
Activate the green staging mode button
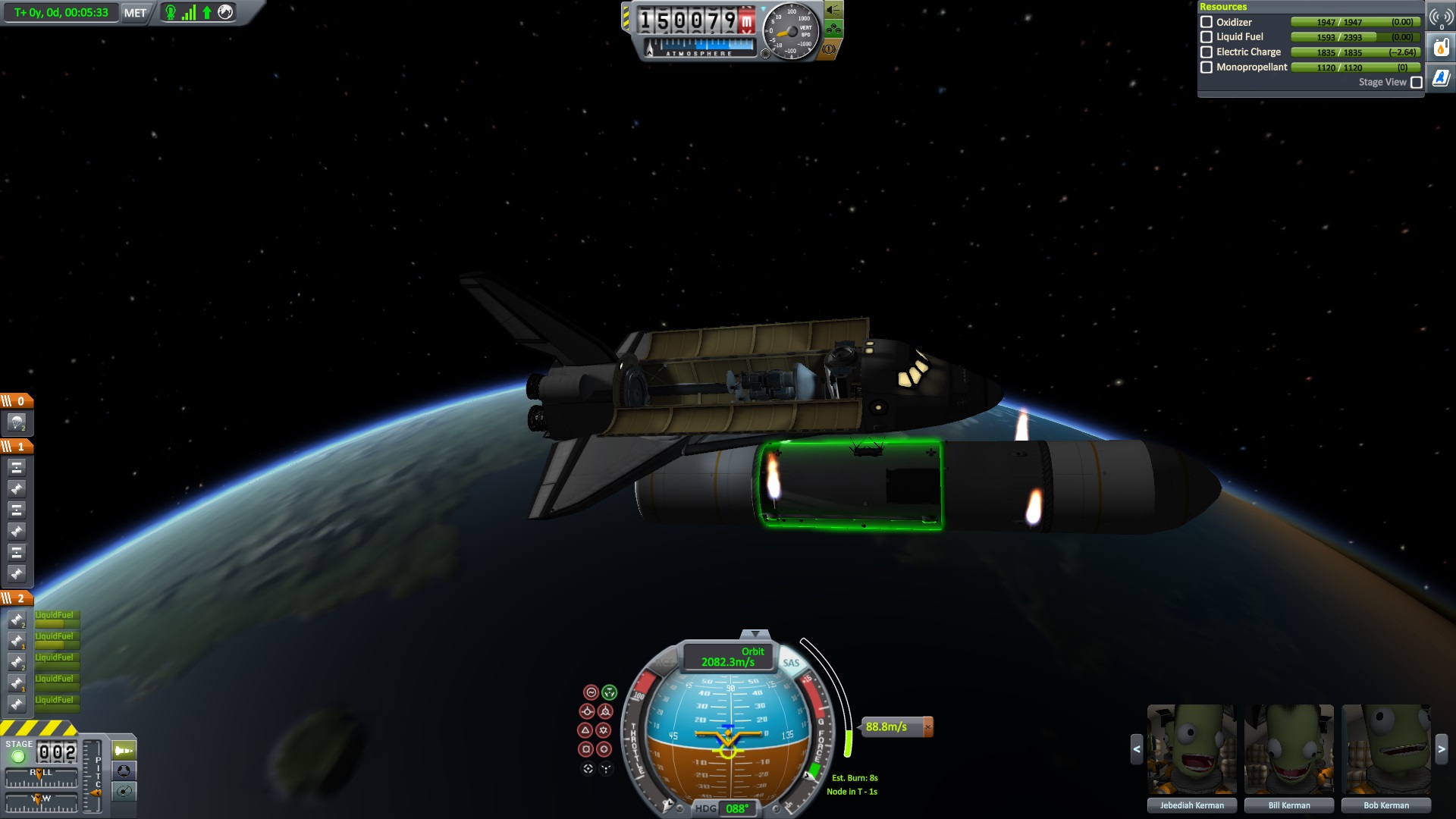[124, 751]
